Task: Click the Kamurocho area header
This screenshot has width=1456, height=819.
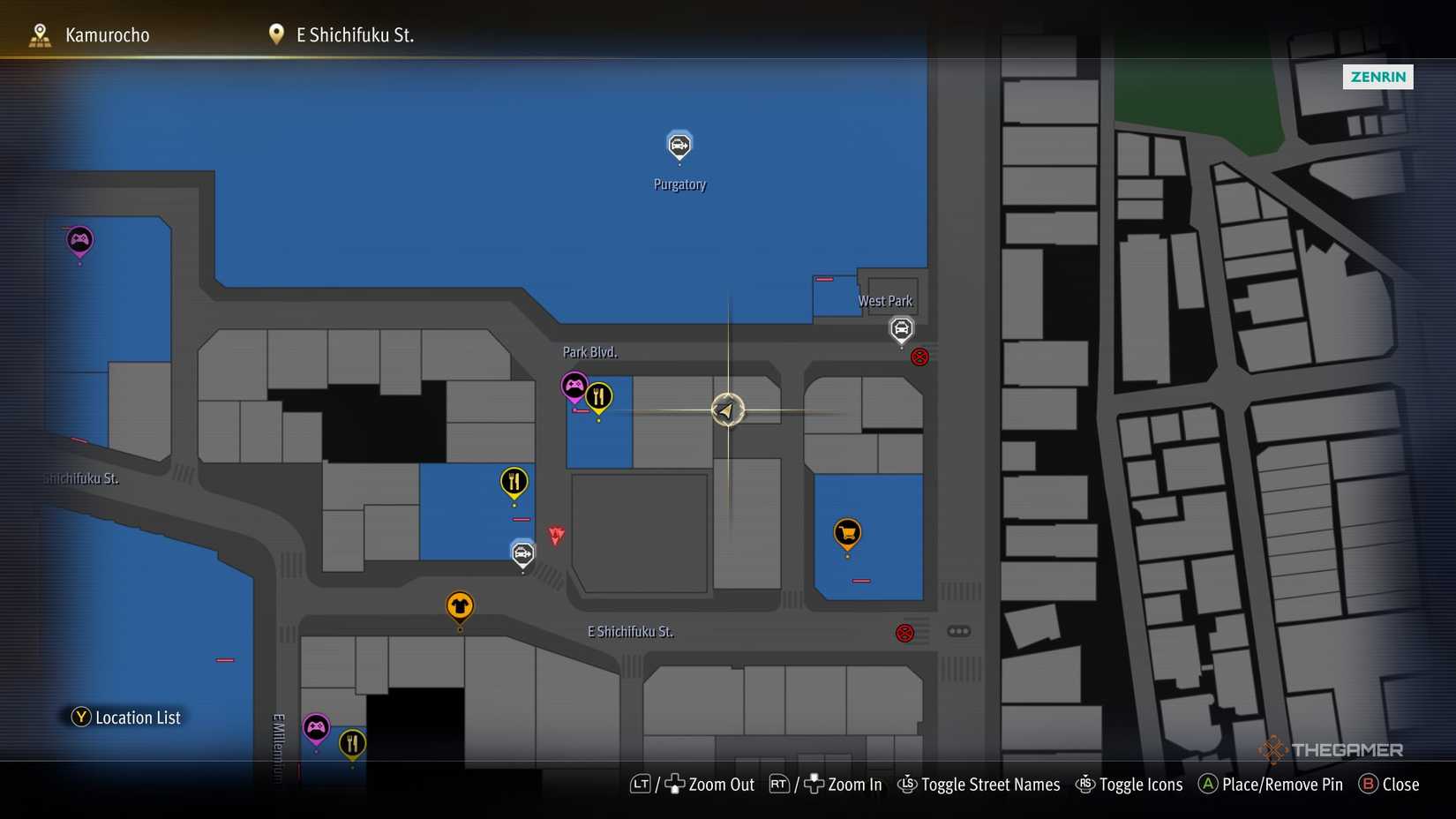Action: click(106, 34)
